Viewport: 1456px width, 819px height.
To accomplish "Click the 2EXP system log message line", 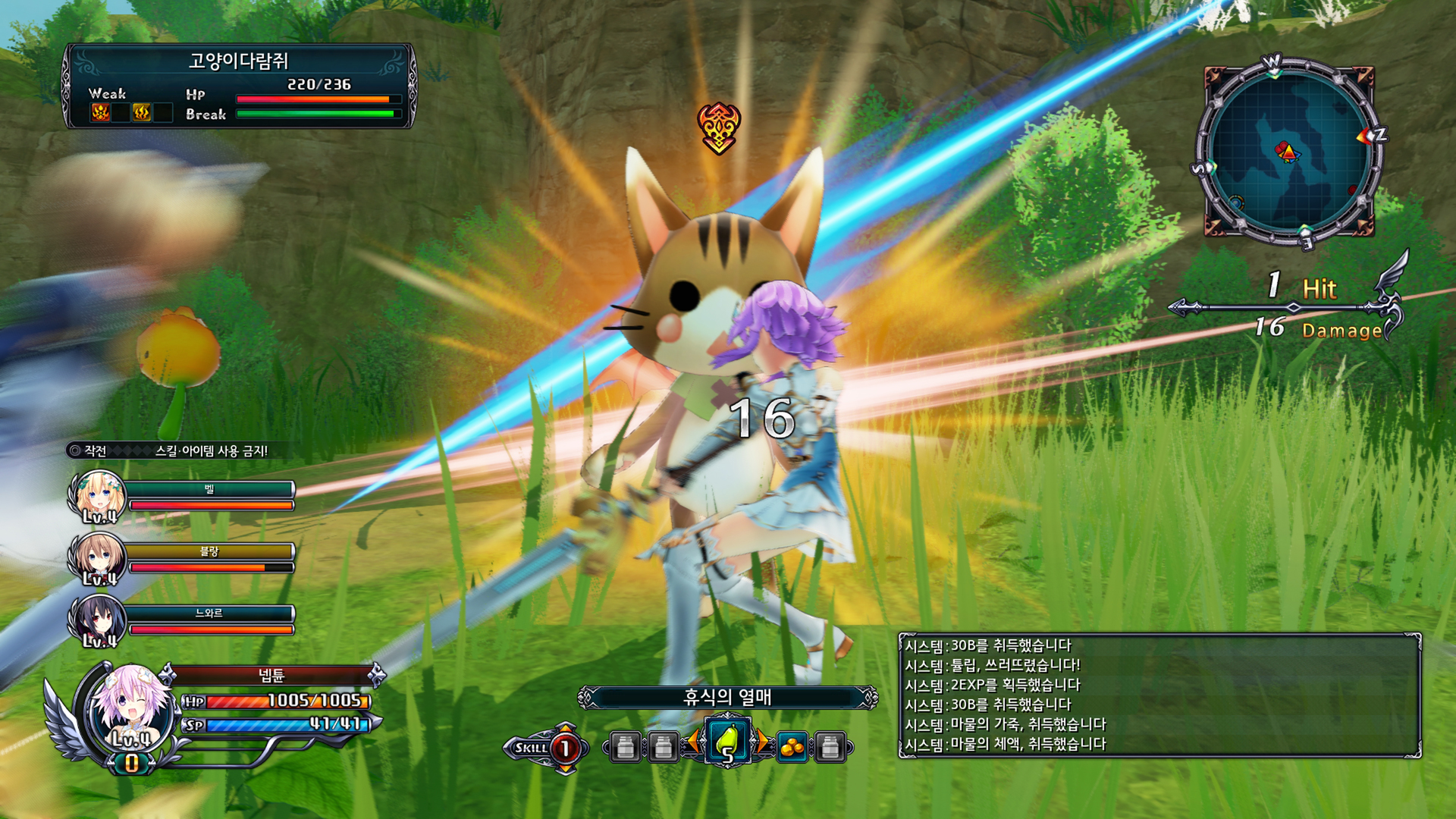I will tap(993, 684).
